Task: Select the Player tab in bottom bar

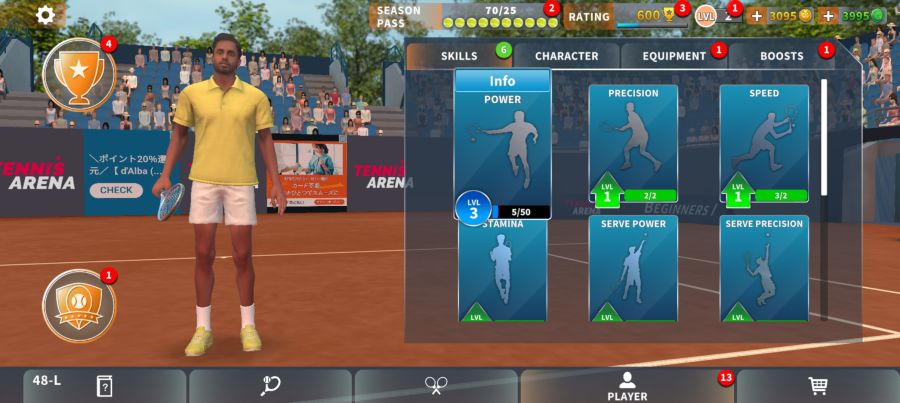Action: tap(627, 386)
